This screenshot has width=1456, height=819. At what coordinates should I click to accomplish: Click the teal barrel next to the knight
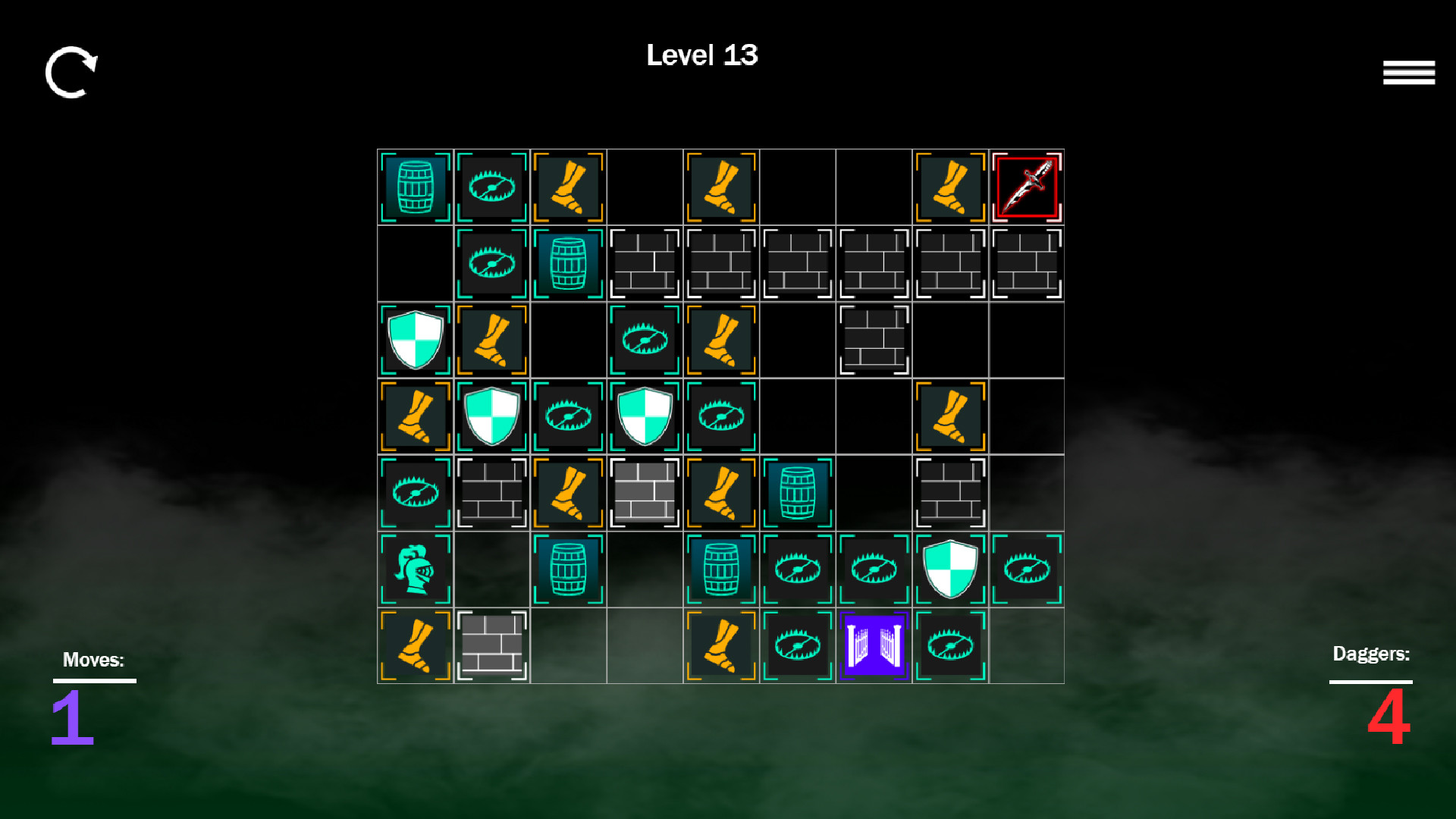pos(568,569)
